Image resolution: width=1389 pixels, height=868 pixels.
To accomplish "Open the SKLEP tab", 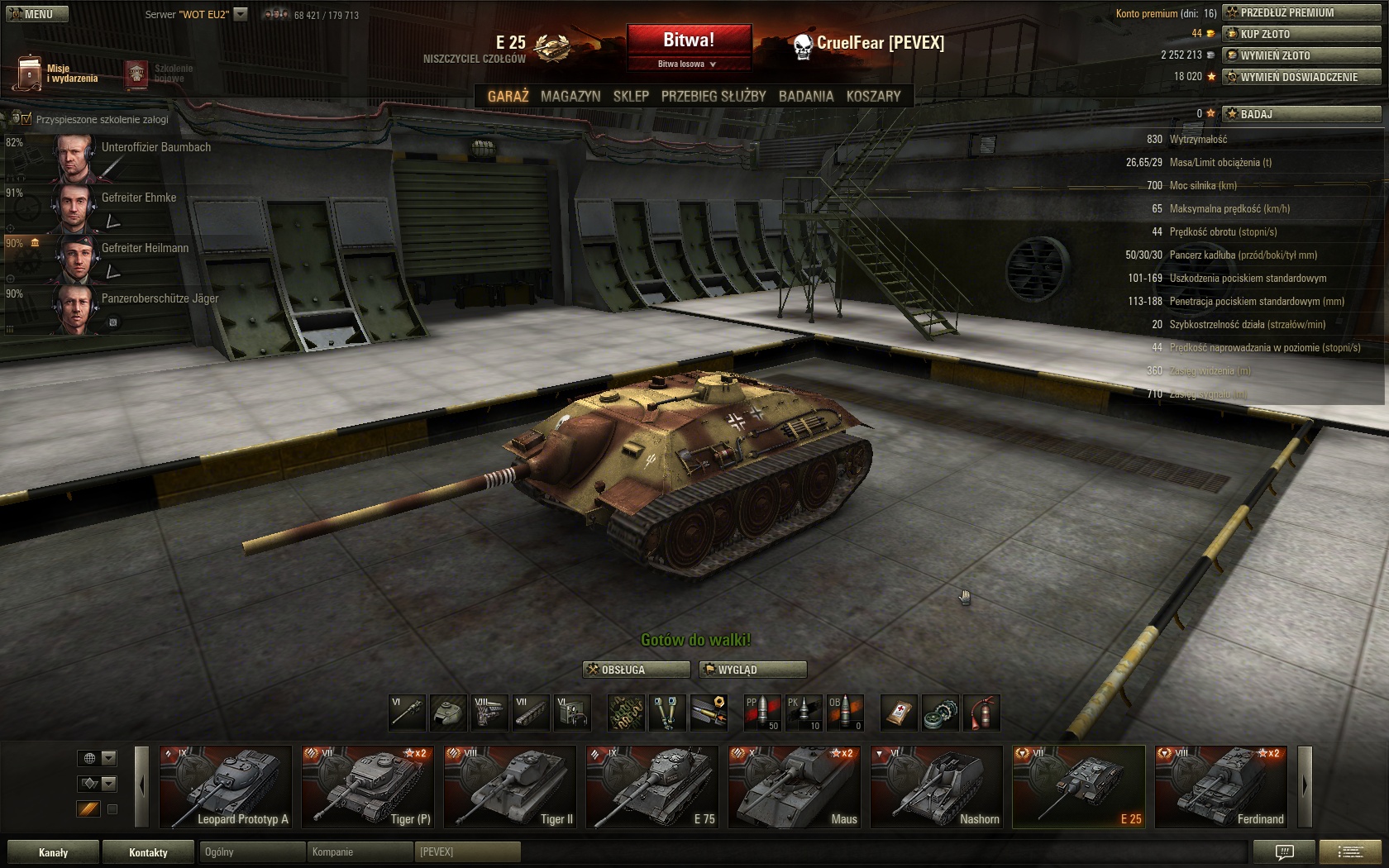I will 631,96.
